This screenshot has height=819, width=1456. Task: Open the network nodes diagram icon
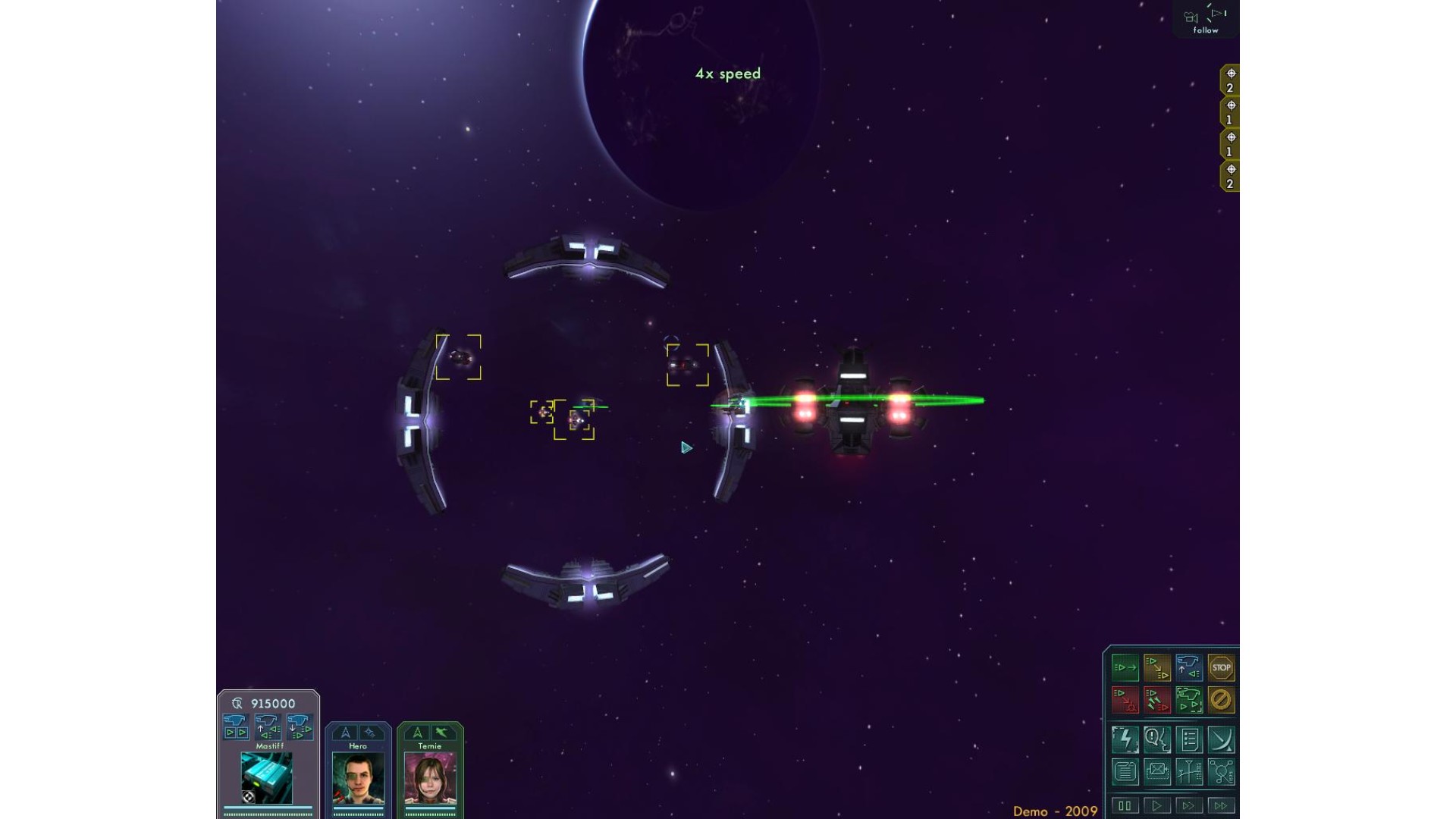coord(1221,772)
